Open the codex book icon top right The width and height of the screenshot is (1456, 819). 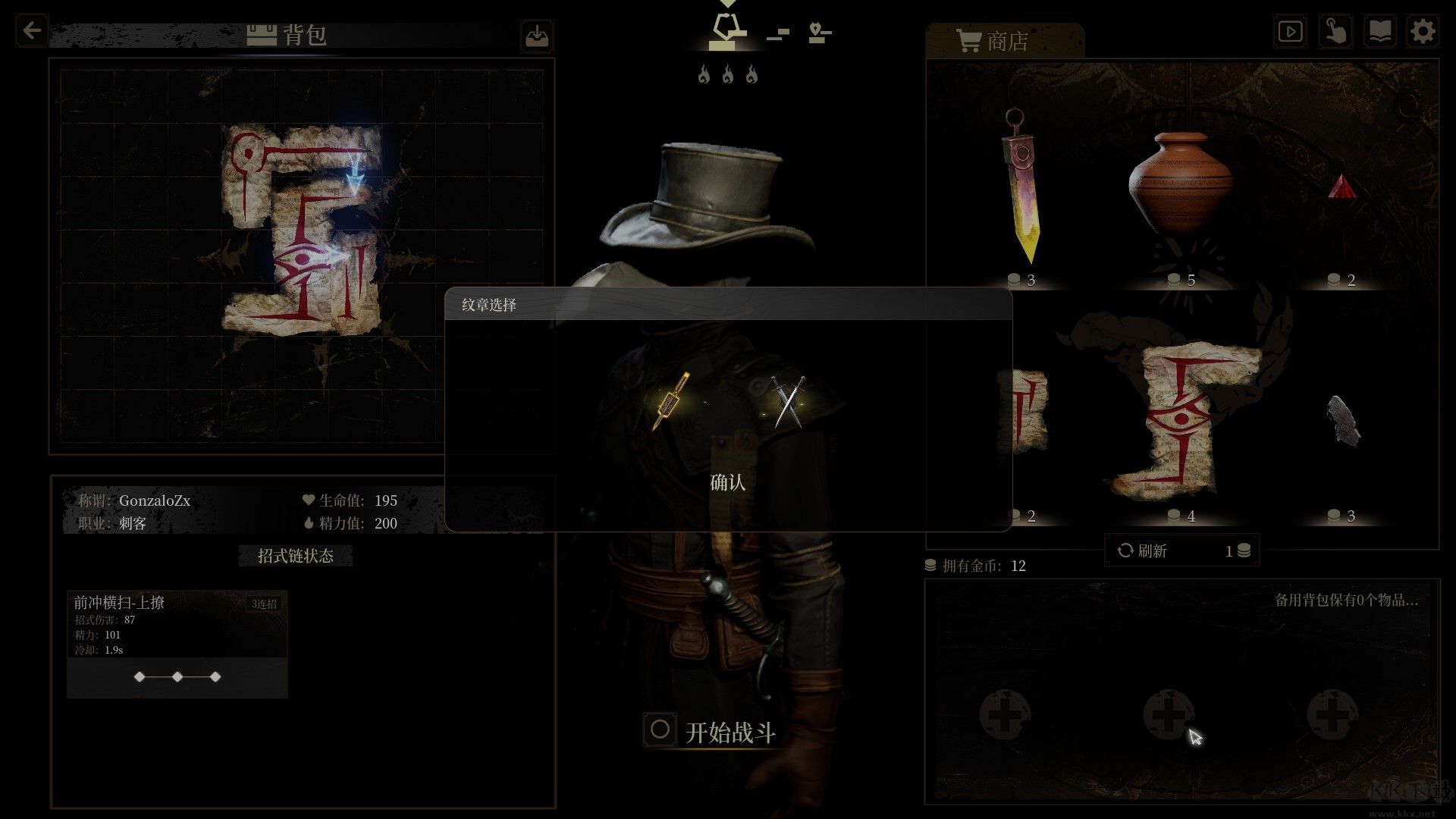(1380, 31)
